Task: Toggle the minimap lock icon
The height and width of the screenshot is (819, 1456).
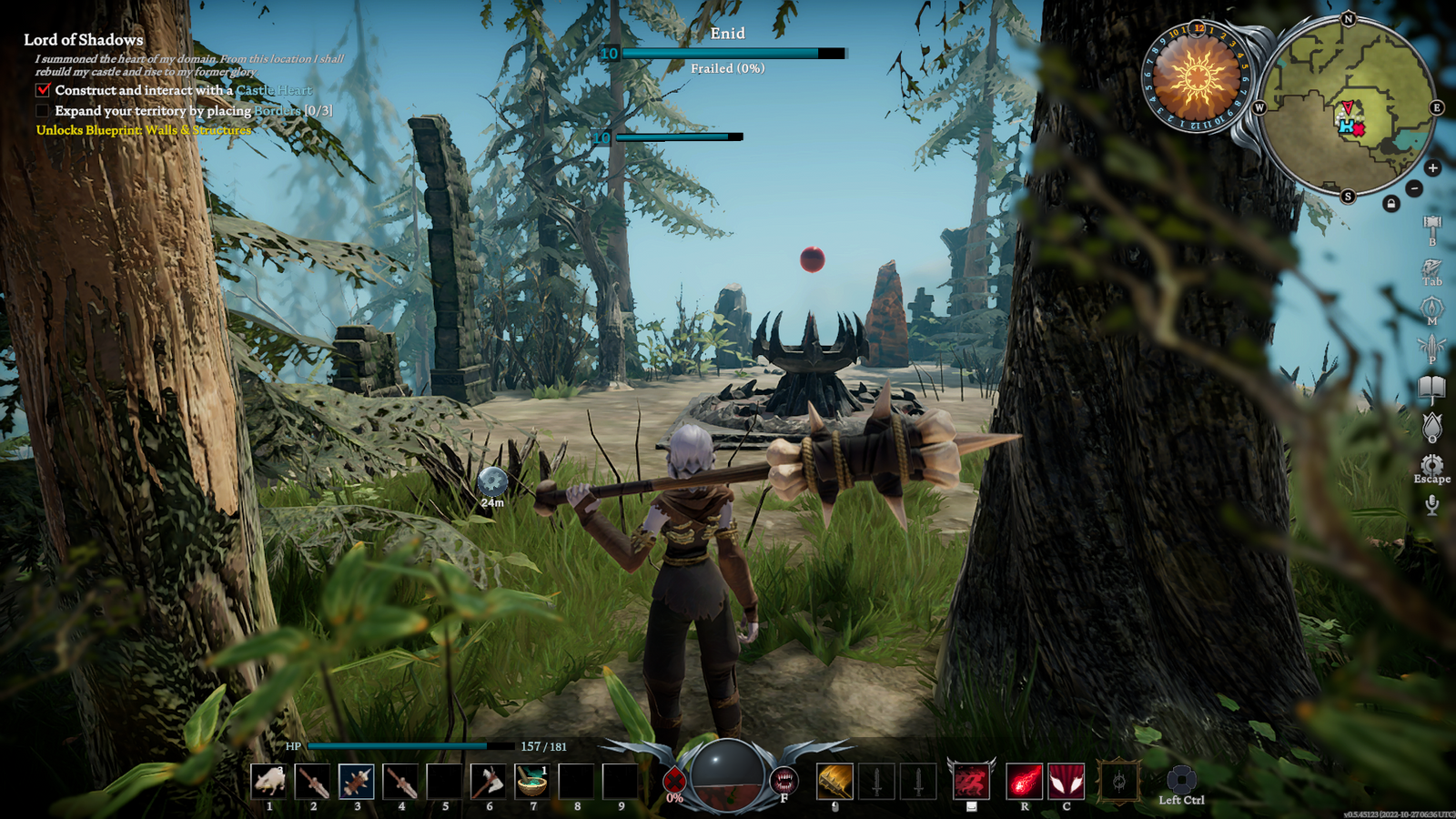Action: click(x=1390, y=204)
